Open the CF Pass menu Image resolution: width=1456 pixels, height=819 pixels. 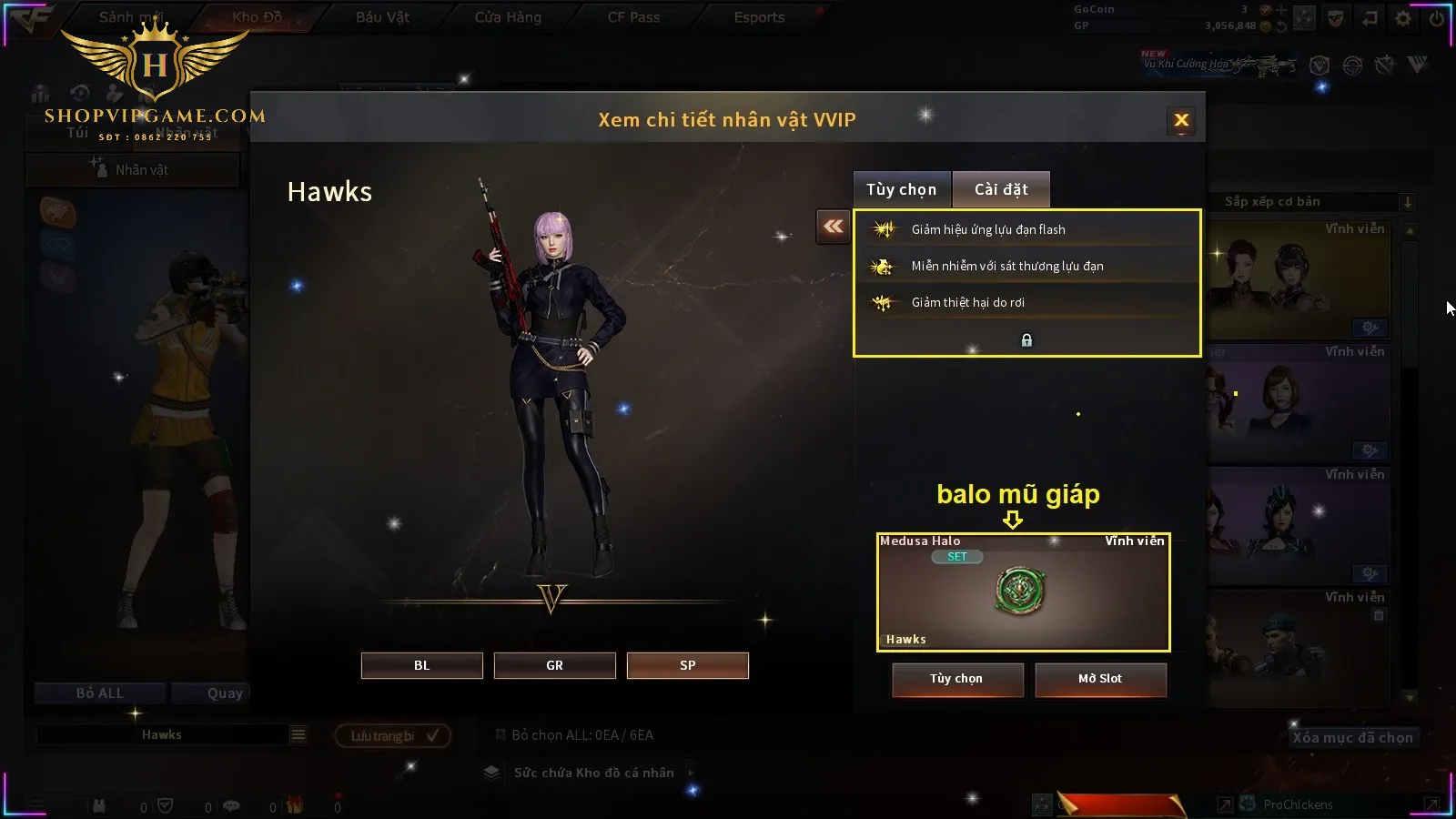coord(633,17)
